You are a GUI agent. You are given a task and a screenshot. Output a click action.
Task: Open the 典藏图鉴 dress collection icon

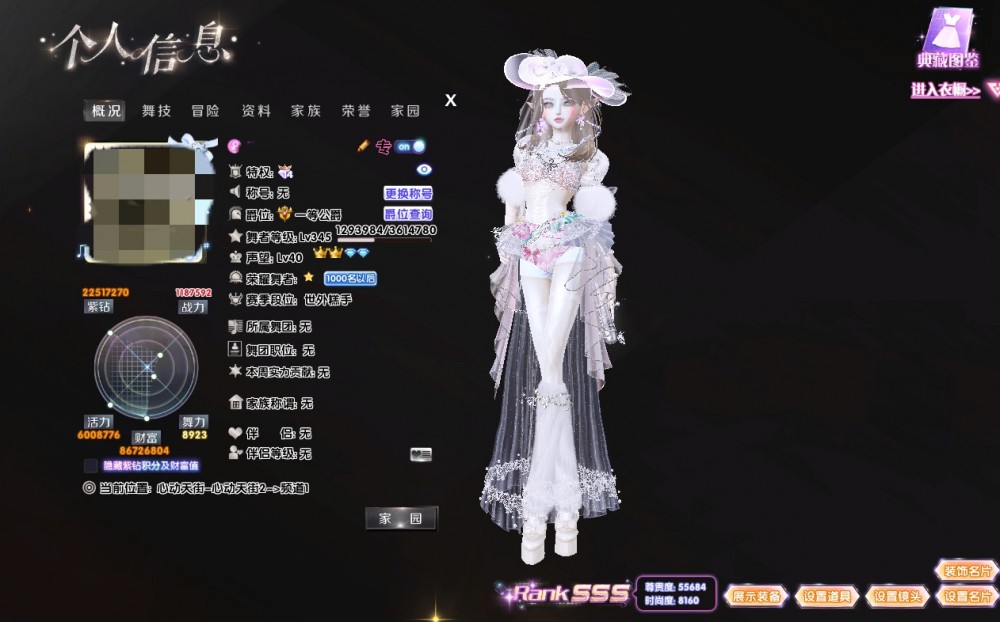[947, 38]
